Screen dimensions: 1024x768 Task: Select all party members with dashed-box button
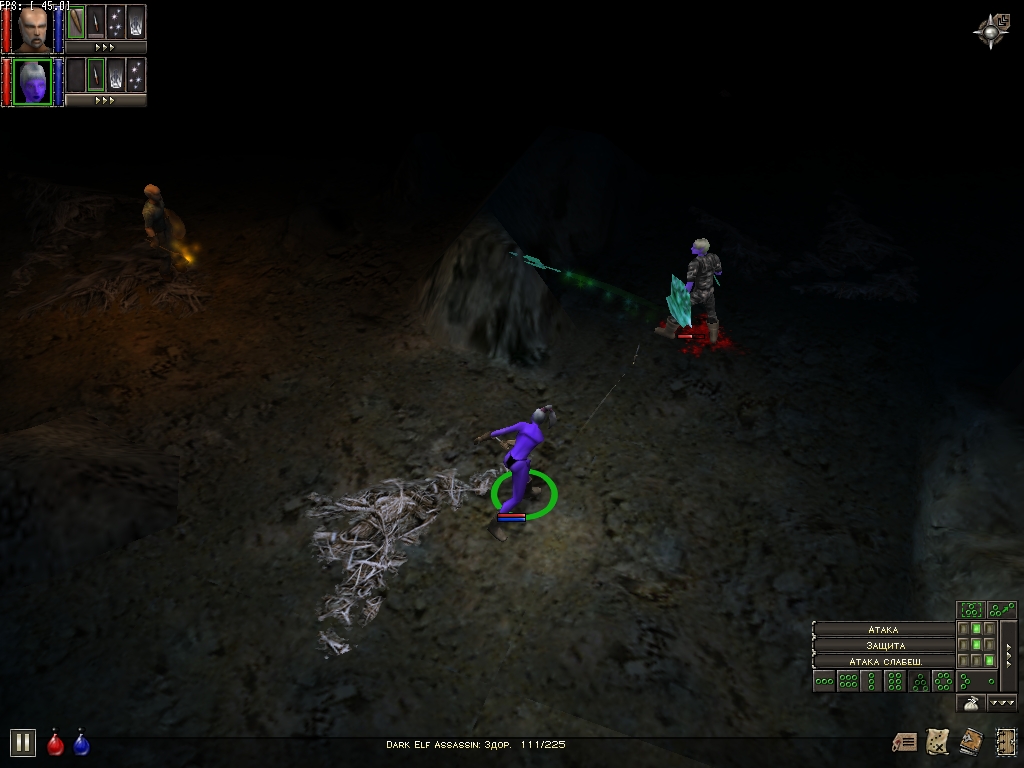pyautogui.click(x=971, y=609)
